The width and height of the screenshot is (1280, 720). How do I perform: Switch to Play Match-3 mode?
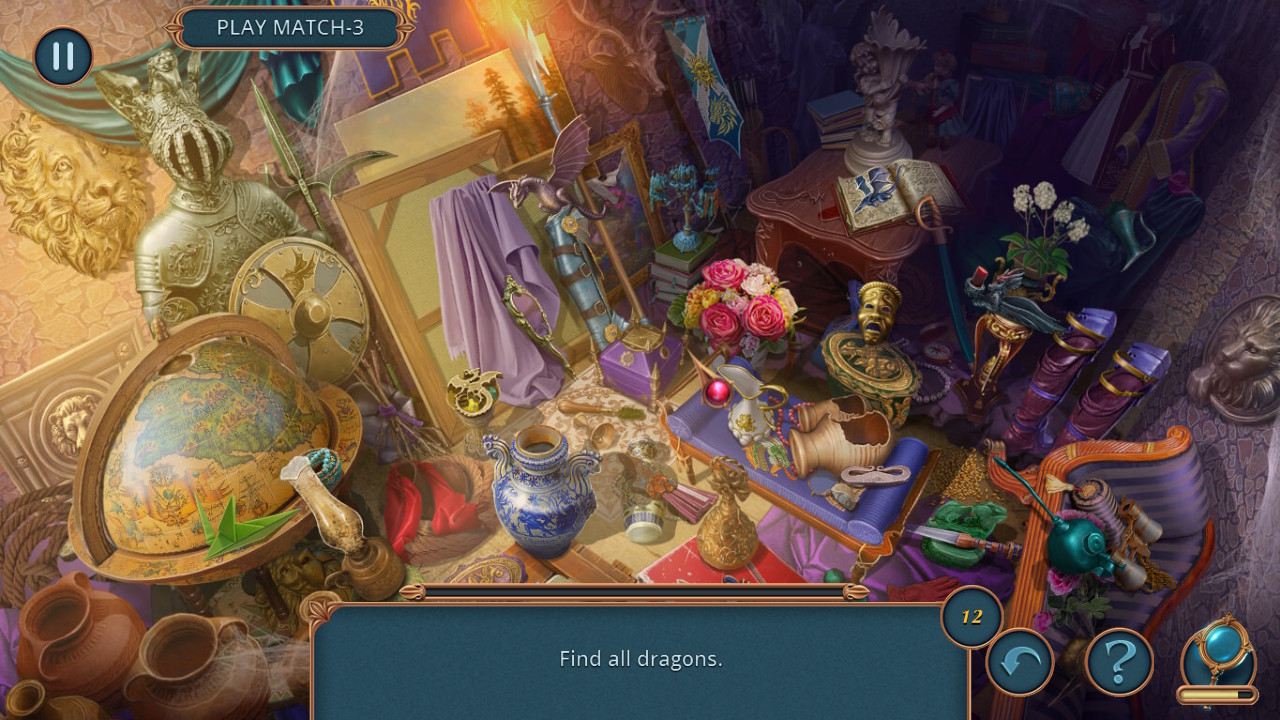290,28
